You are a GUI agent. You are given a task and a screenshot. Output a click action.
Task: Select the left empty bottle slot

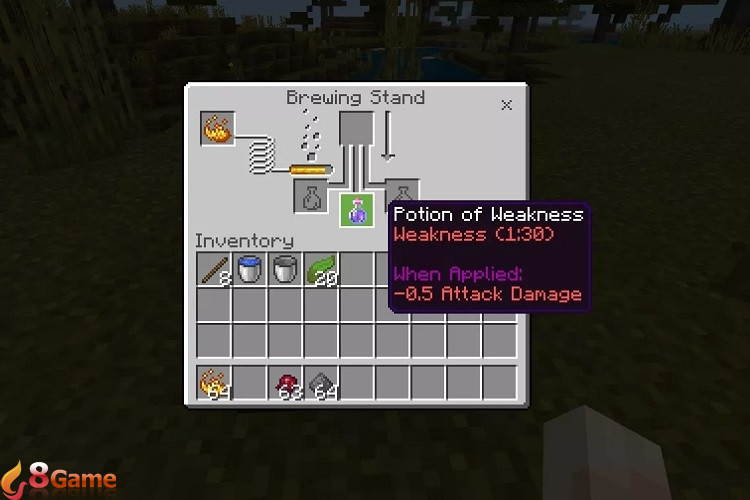[x=311, y=197]
